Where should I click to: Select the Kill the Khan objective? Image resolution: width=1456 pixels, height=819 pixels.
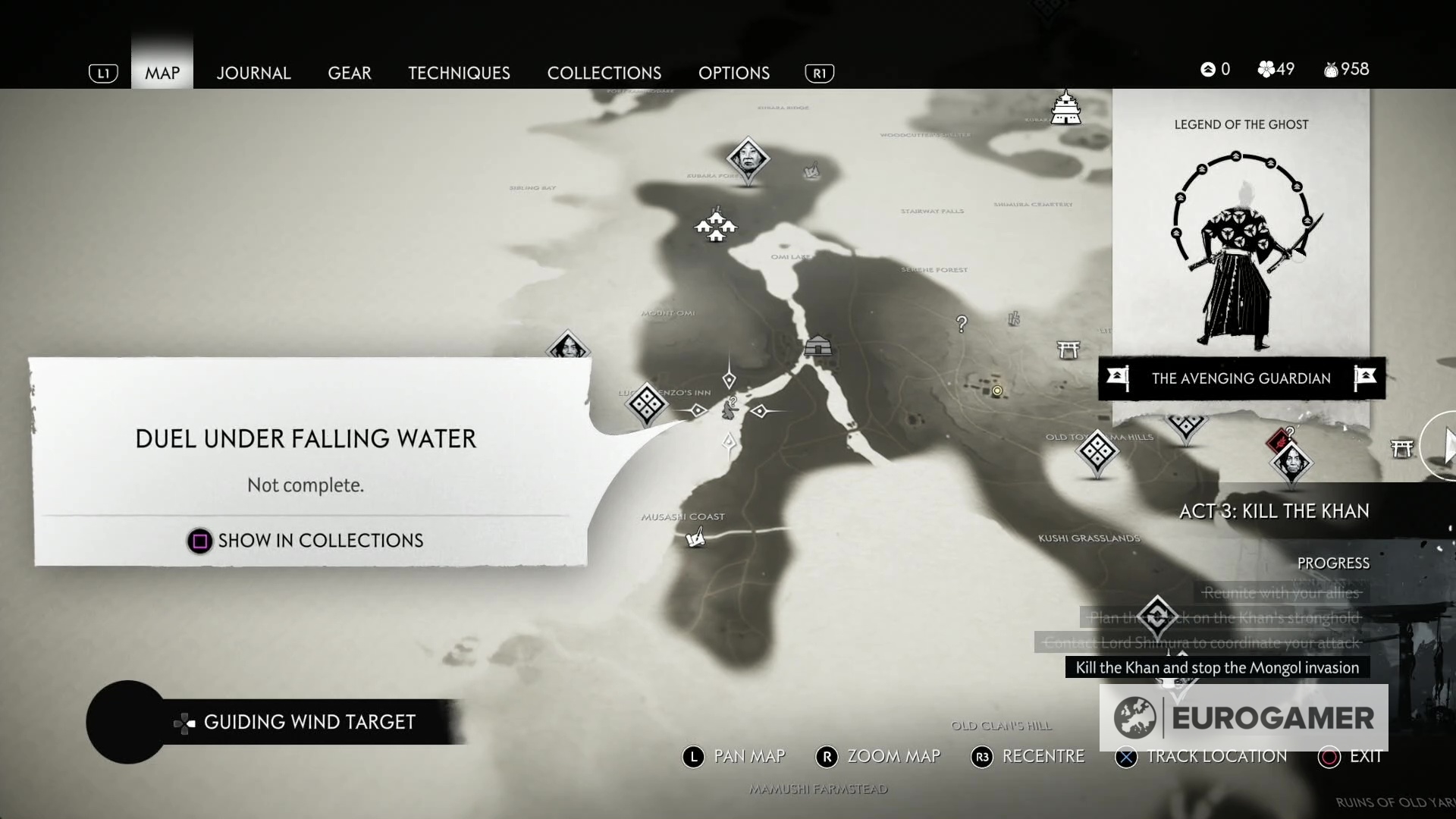pyautogui.click(x=1216, y=668)
